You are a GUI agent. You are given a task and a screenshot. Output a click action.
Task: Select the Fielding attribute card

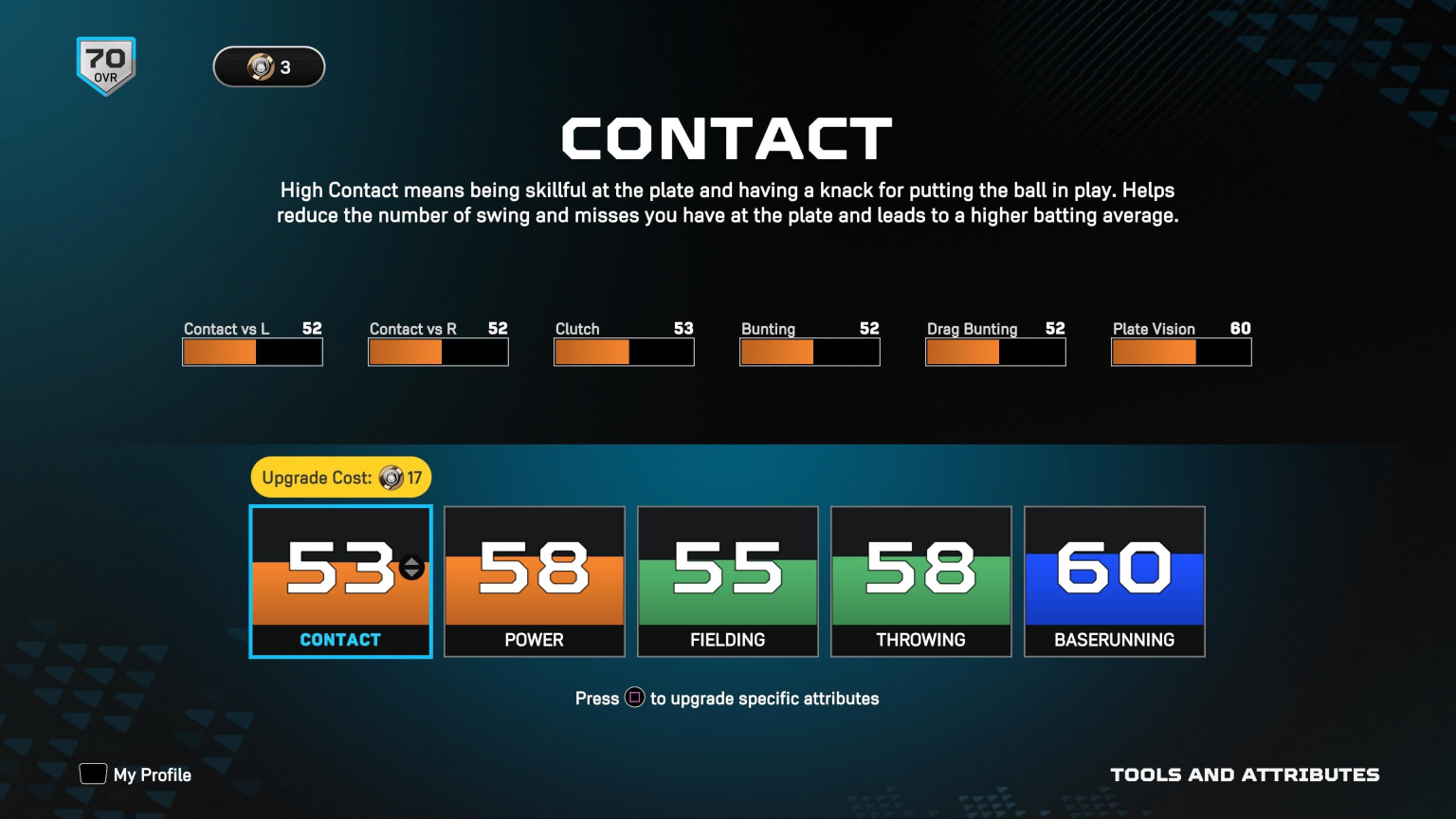pyautogui.click(x=727, y=581)
